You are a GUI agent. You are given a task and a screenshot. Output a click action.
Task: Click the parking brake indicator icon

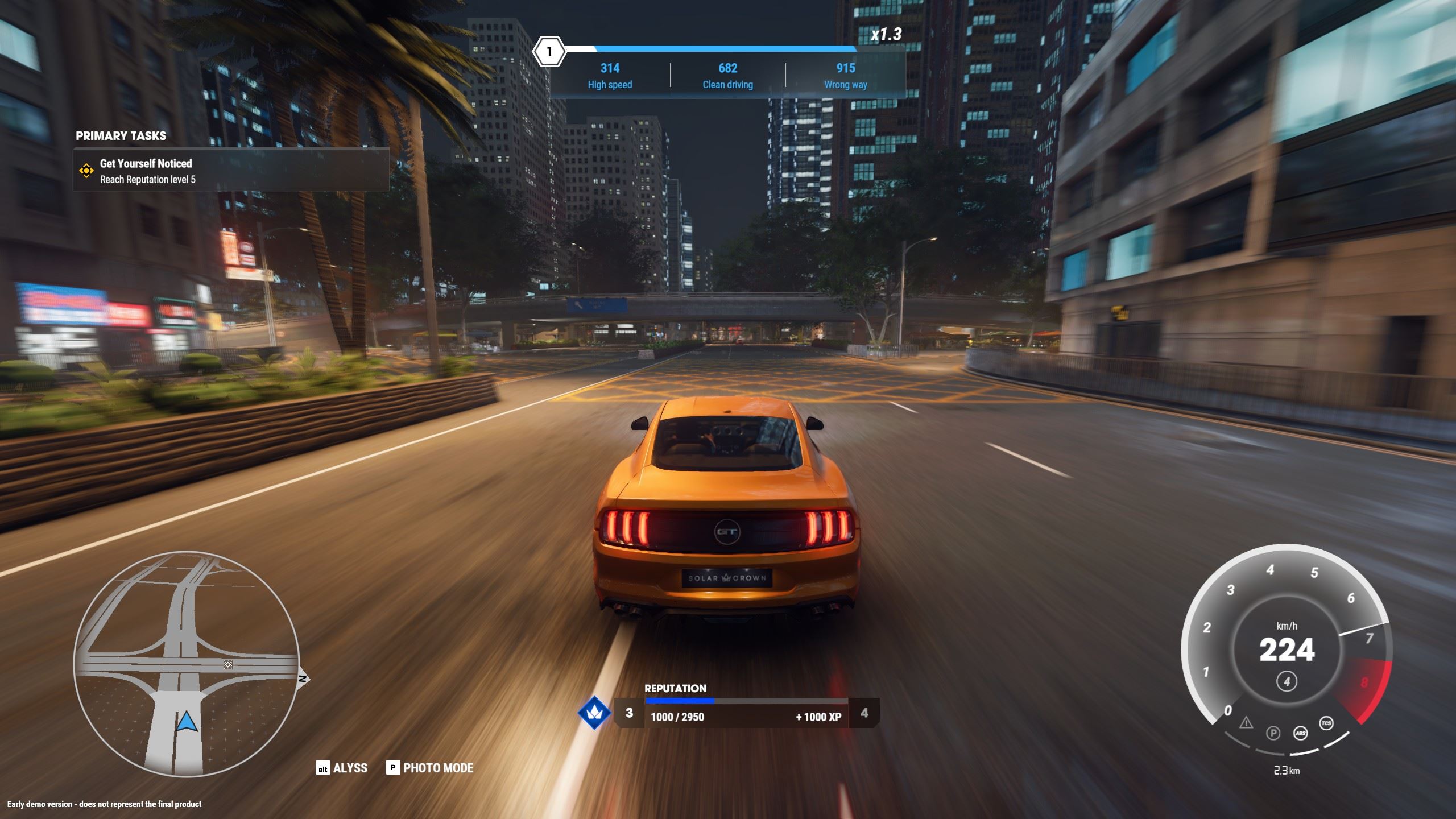point(1273,733)
